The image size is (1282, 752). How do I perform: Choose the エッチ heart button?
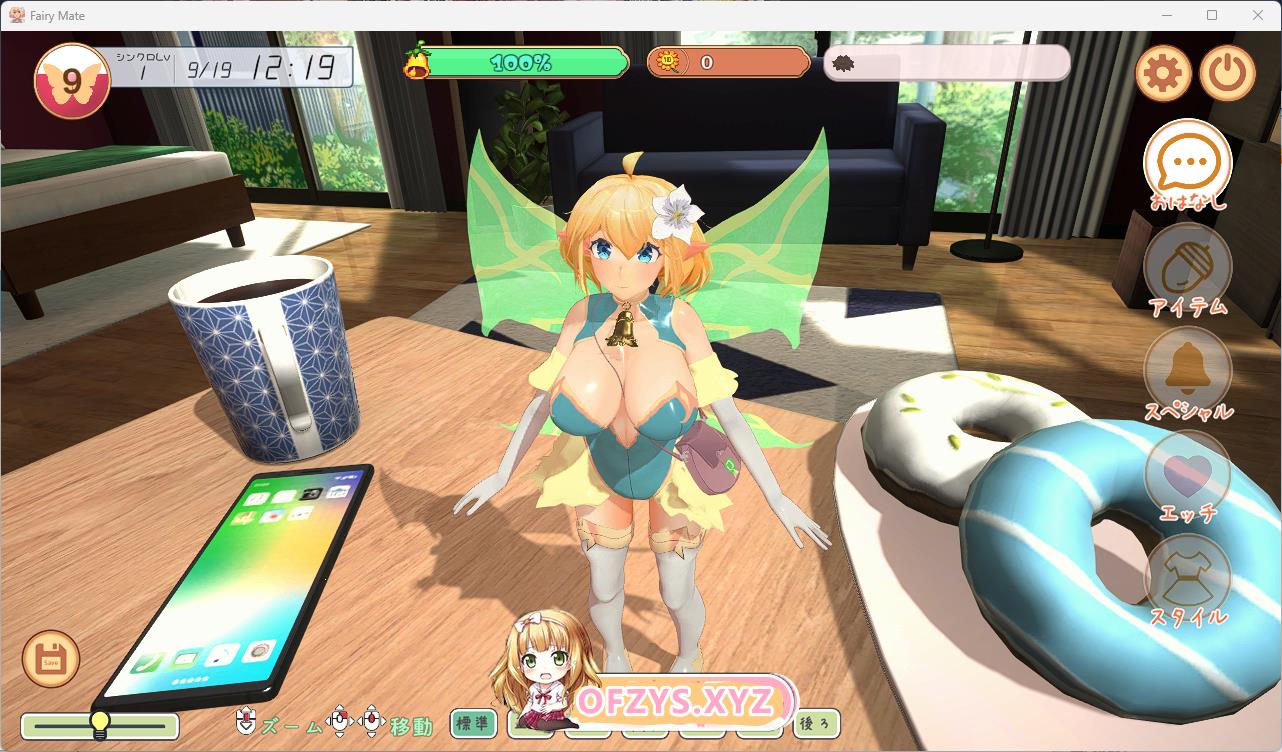click(1187, 476)
